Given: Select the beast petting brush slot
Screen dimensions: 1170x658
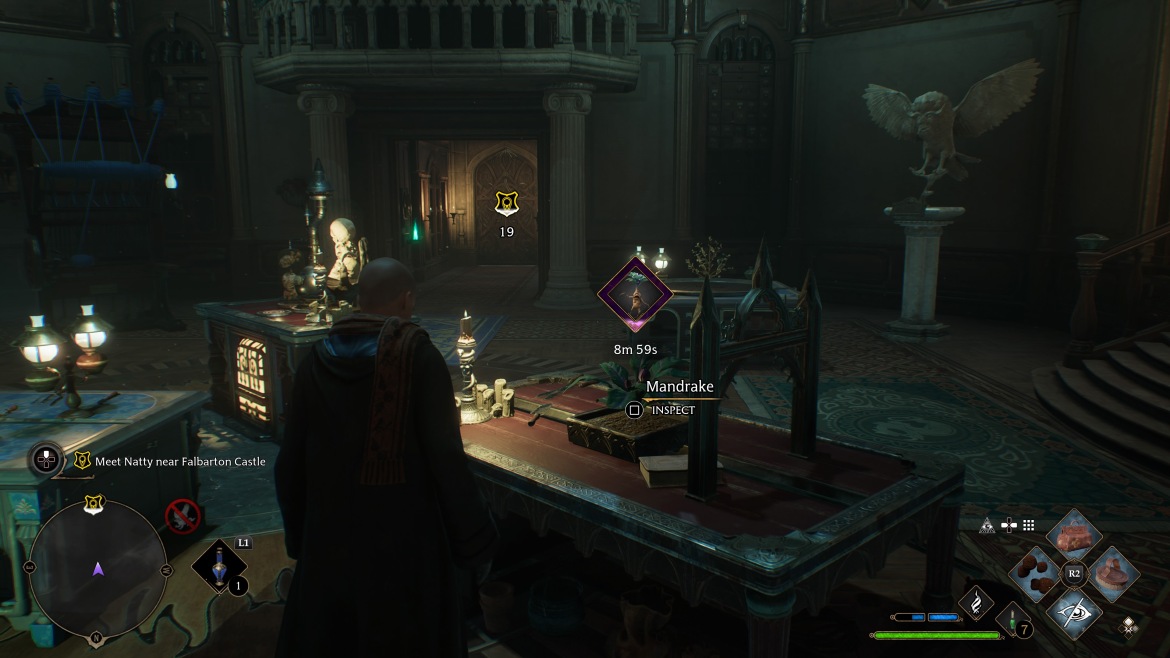Looking at the screenshot, I should [1113, 573].
